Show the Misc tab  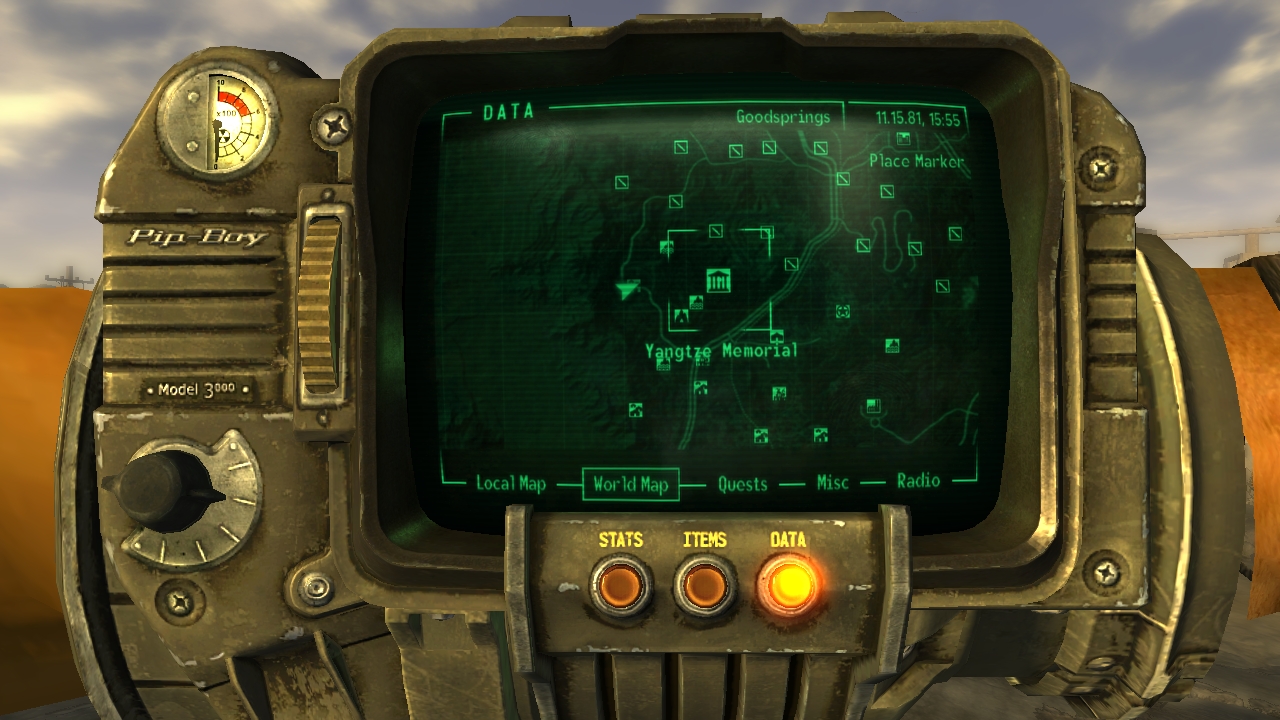(832, 483)
